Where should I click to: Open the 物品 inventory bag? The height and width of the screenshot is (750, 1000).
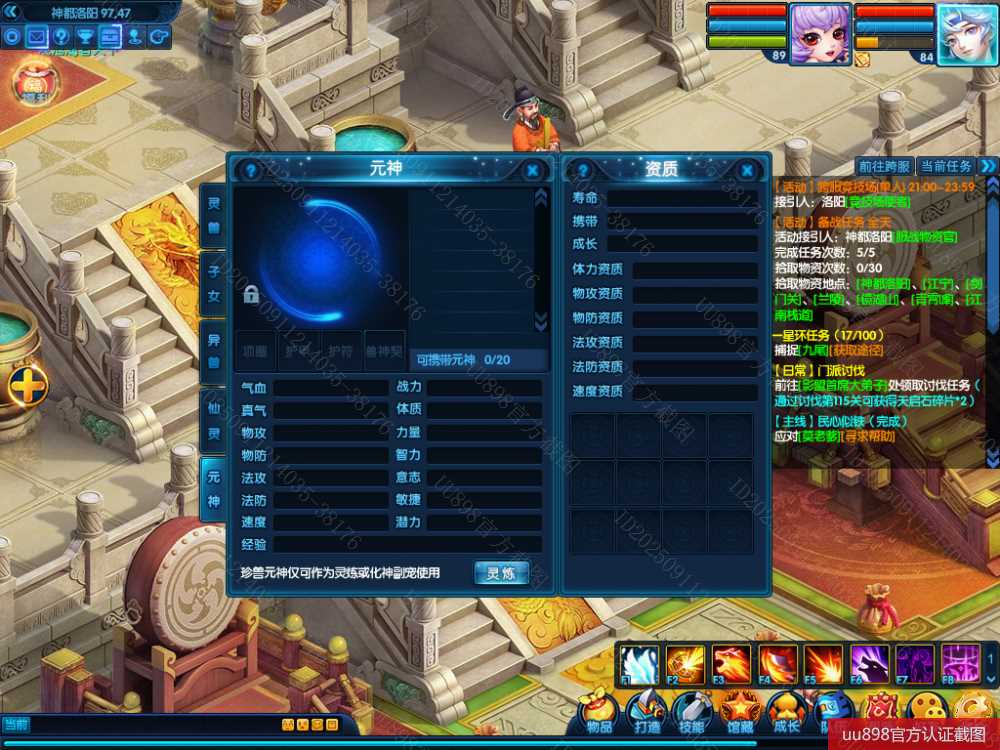tap(599, 712)
